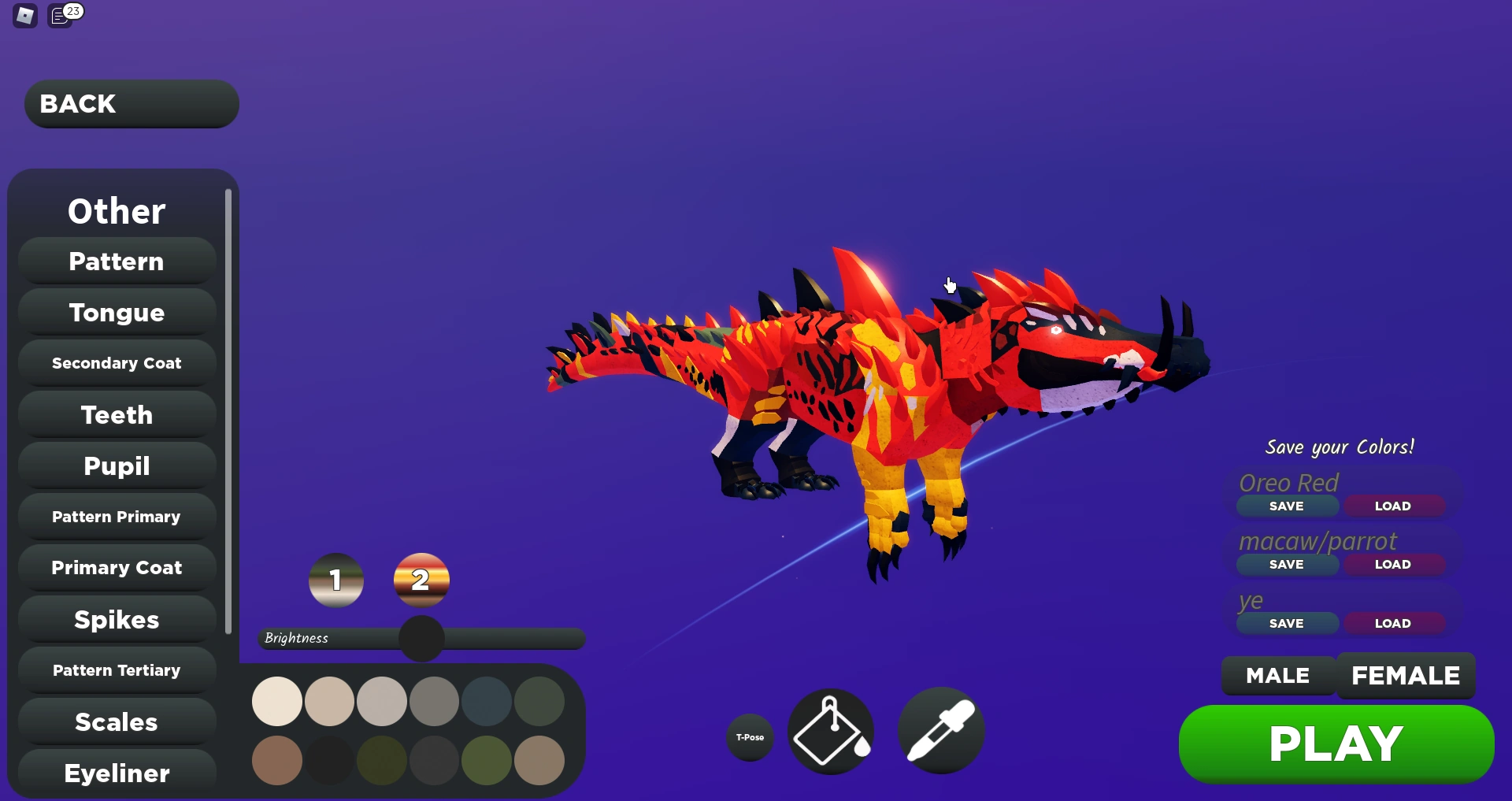The image size is (1512, 801).
Task: Open the paint bucket fill tool
Action: 831,731
